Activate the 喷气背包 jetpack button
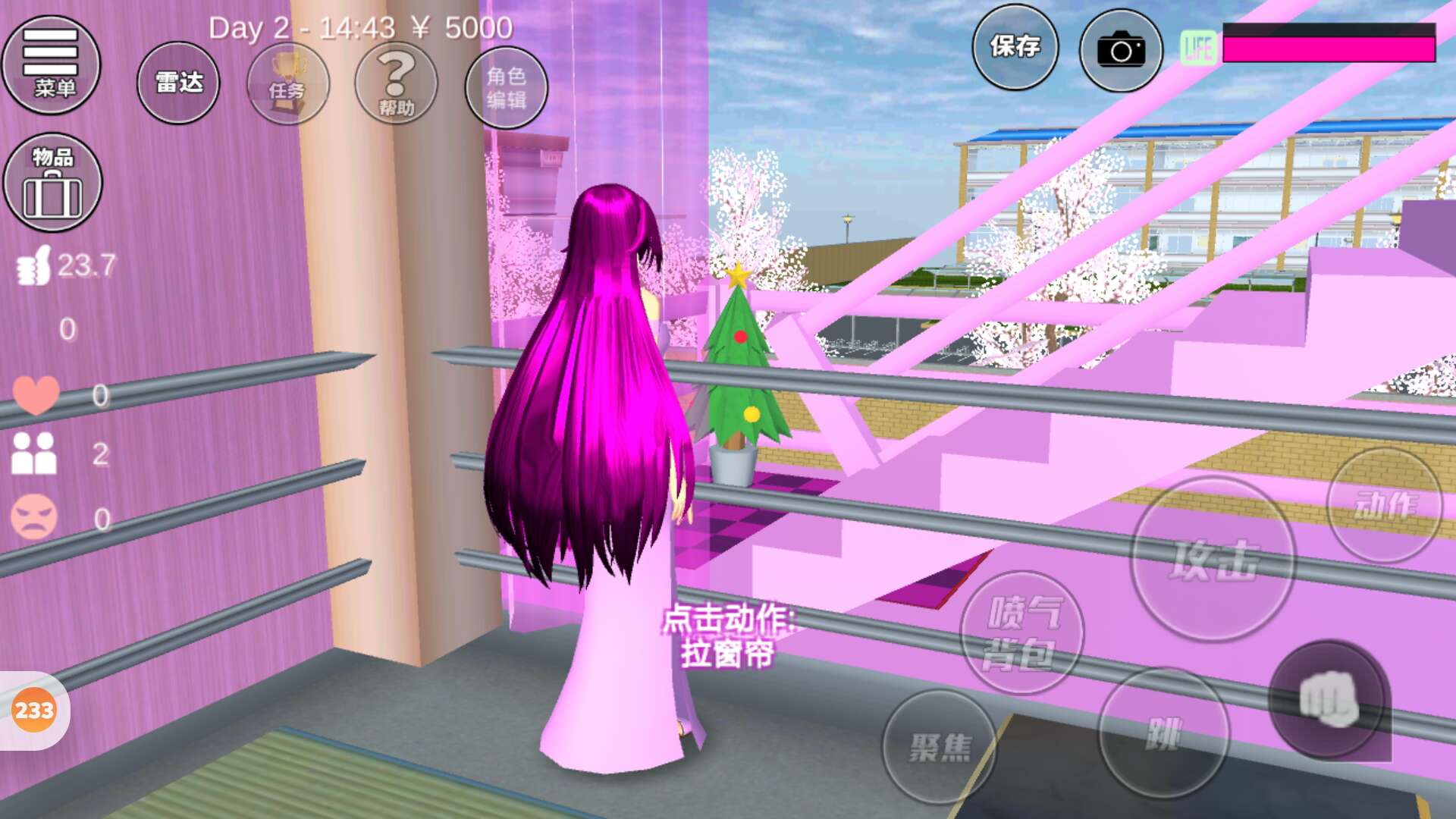This screenshot has width=1456, height=819. (x=1021, y=632)
